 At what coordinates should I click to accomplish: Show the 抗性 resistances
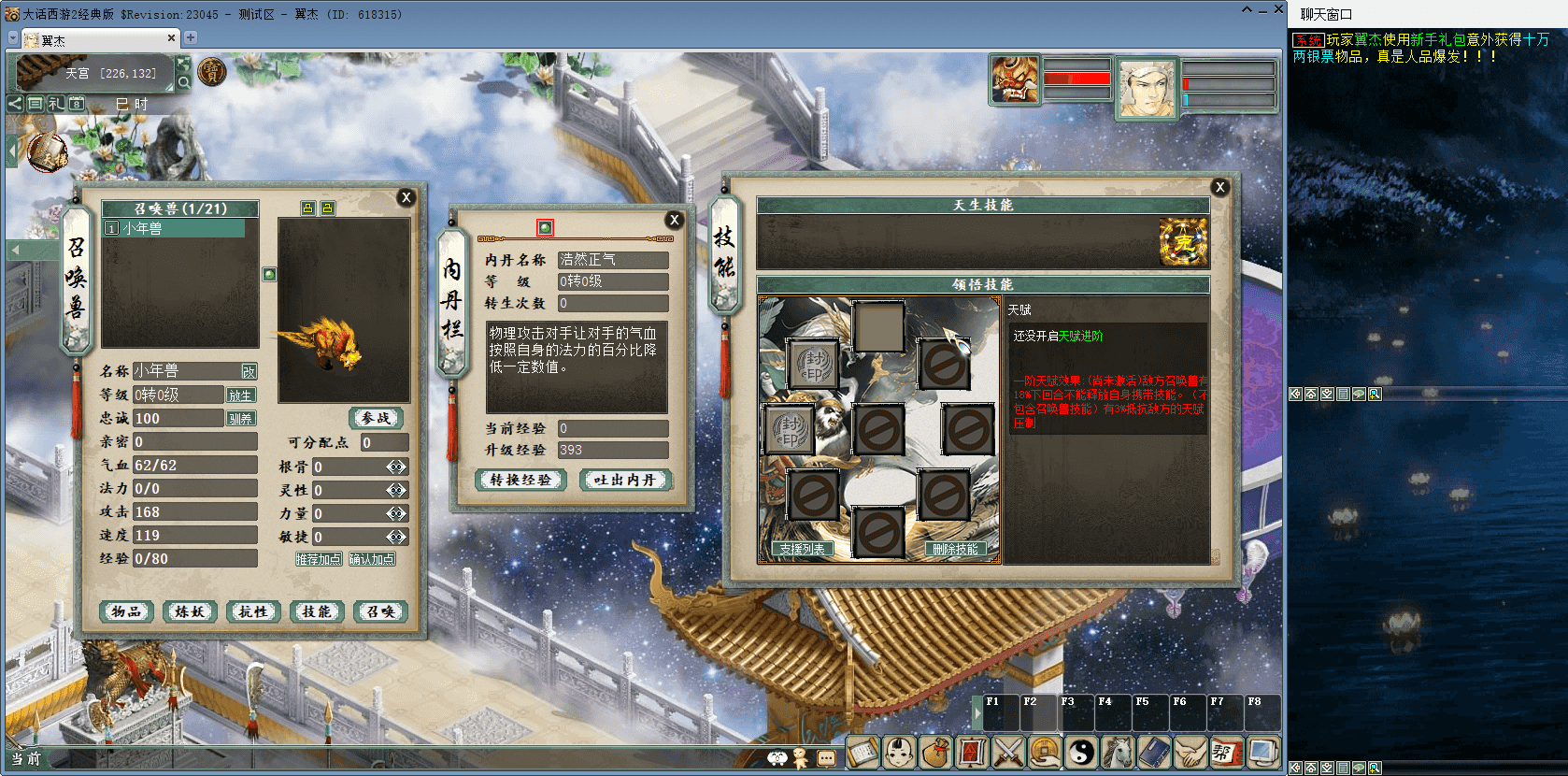click(x=253, y=611)
